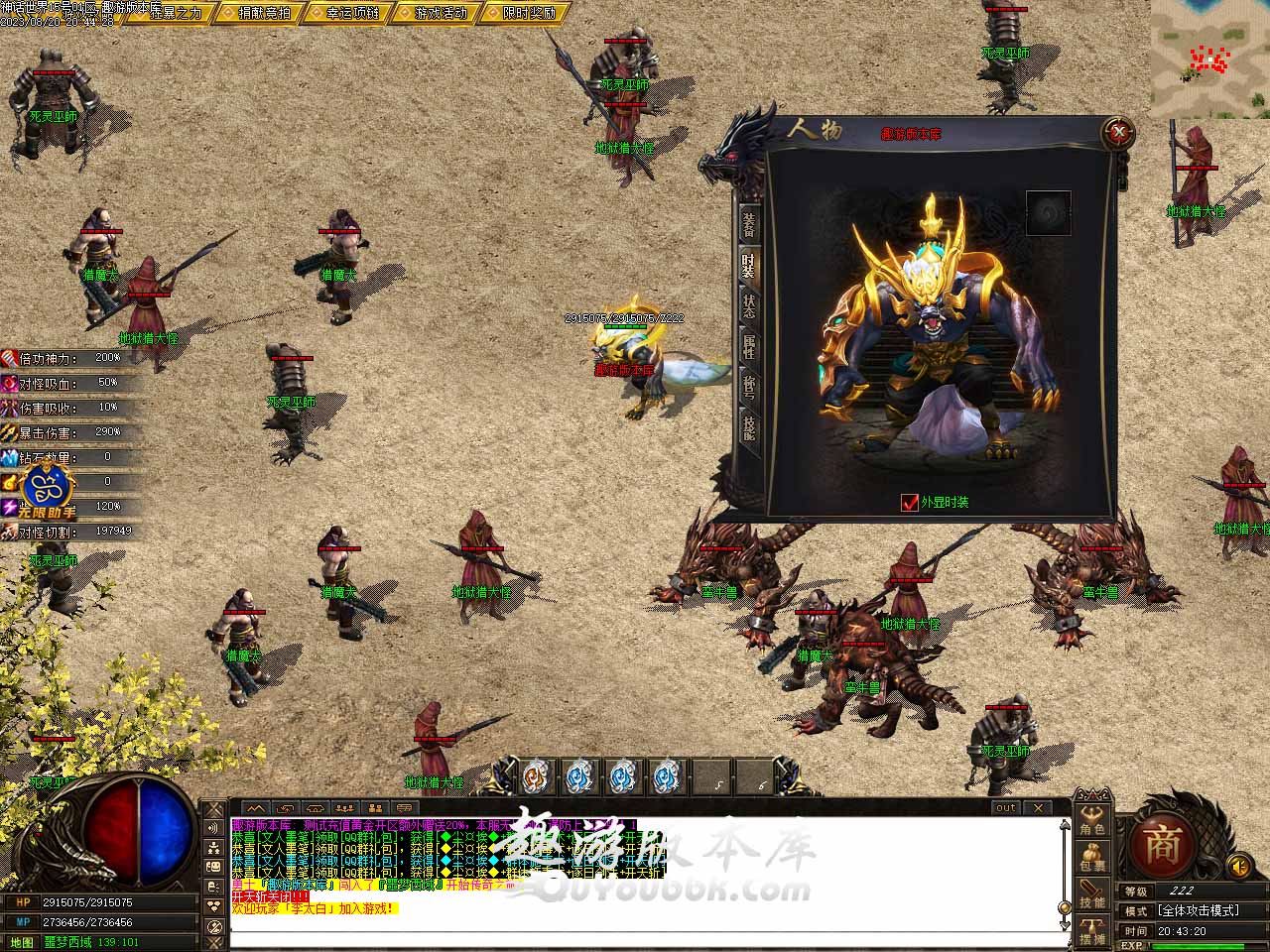This screenshot has width=1270, height=952.
Task: Close the 人物 character panel
Action: coord(1119,130)
